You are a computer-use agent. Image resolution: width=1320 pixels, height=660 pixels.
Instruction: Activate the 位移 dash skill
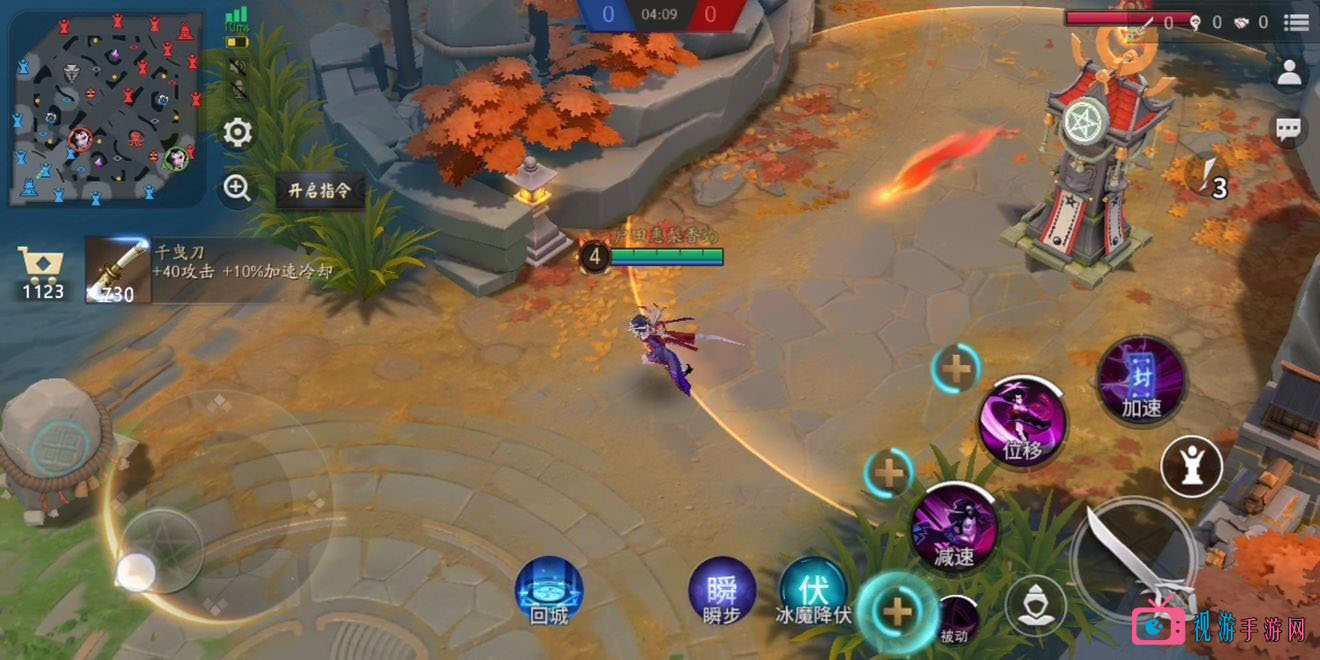(1022, 422)
